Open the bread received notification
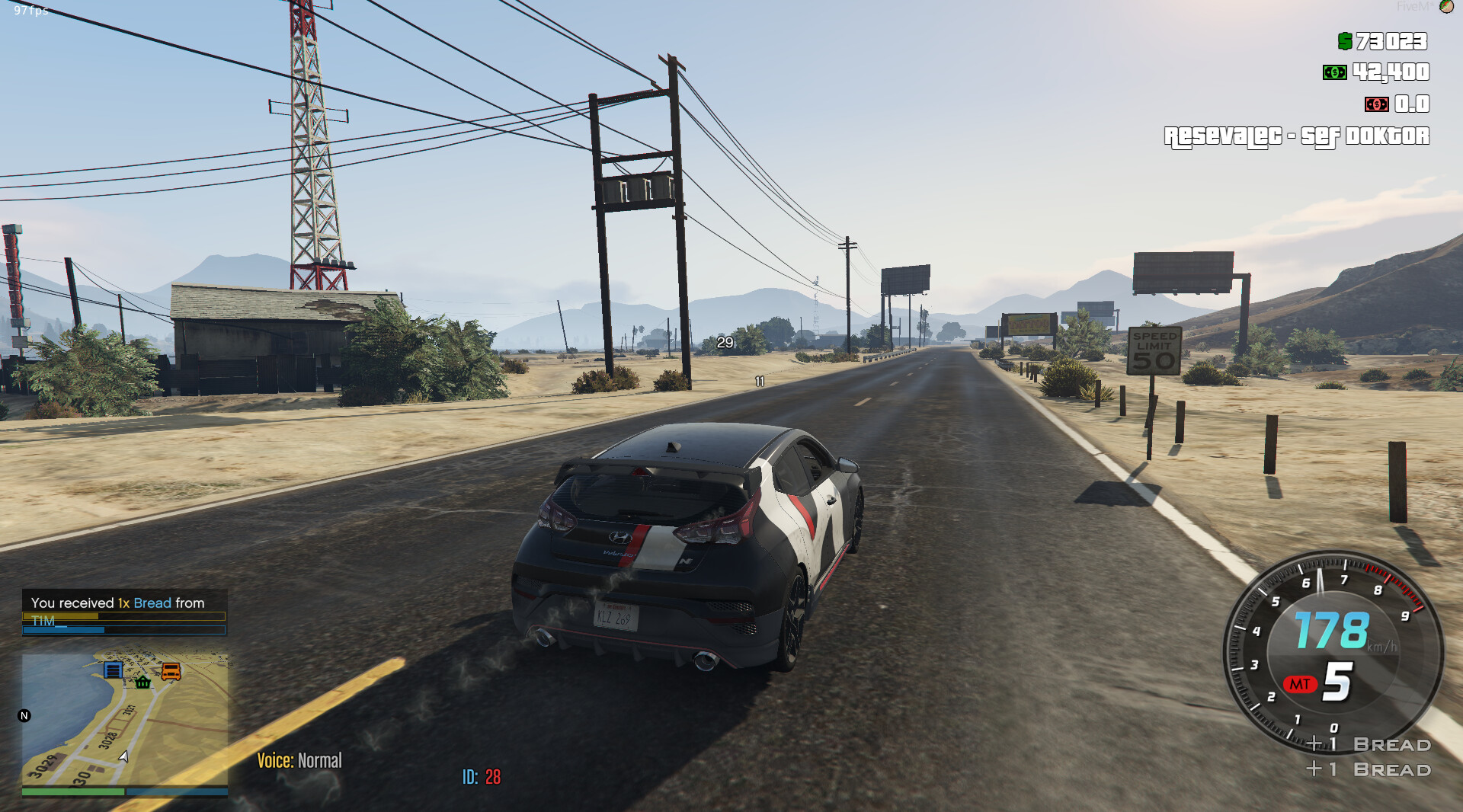The image size is (1463, 812). 124,611
